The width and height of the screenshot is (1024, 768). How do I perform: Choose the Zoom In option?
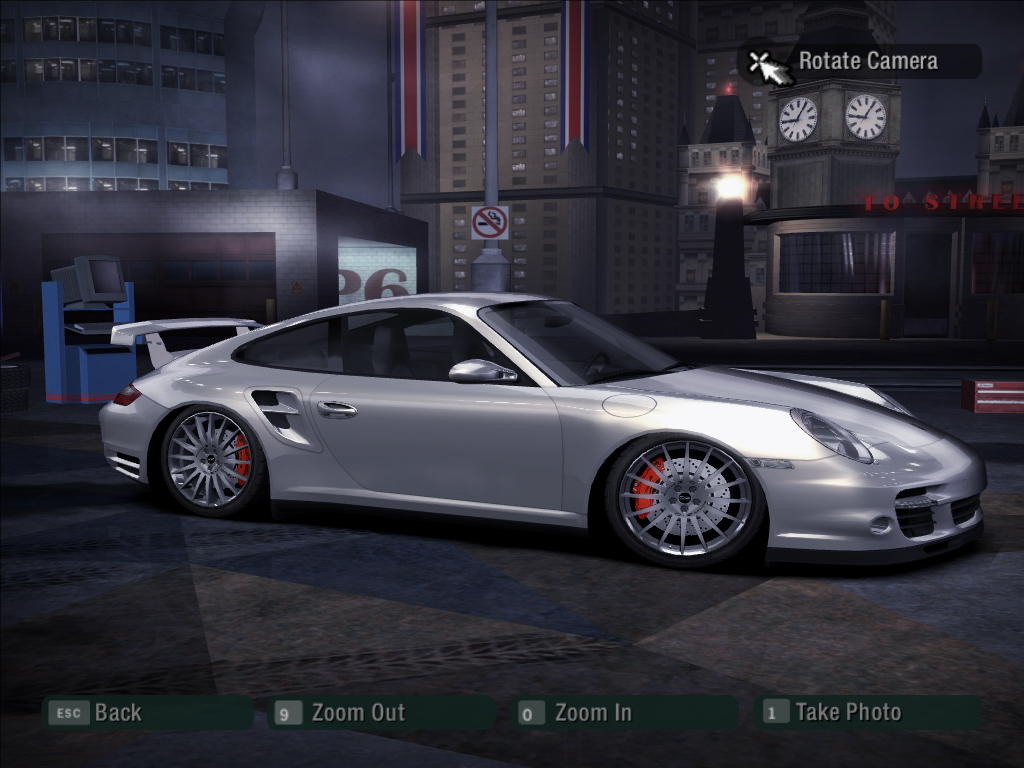(592, 713)
